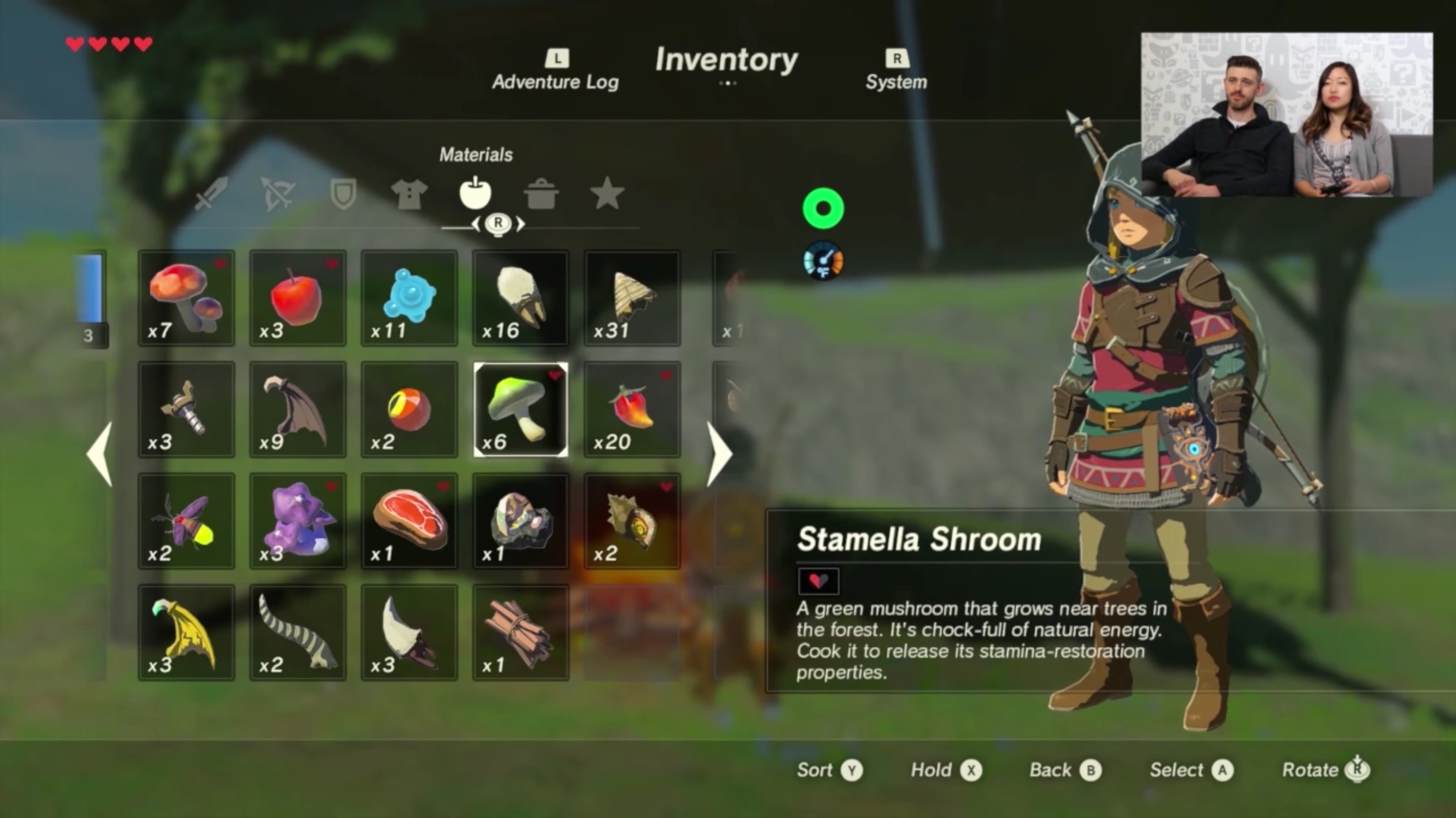Select the Materials apple icon
This screenshot has height=818, width=1456.
point(475,194)
